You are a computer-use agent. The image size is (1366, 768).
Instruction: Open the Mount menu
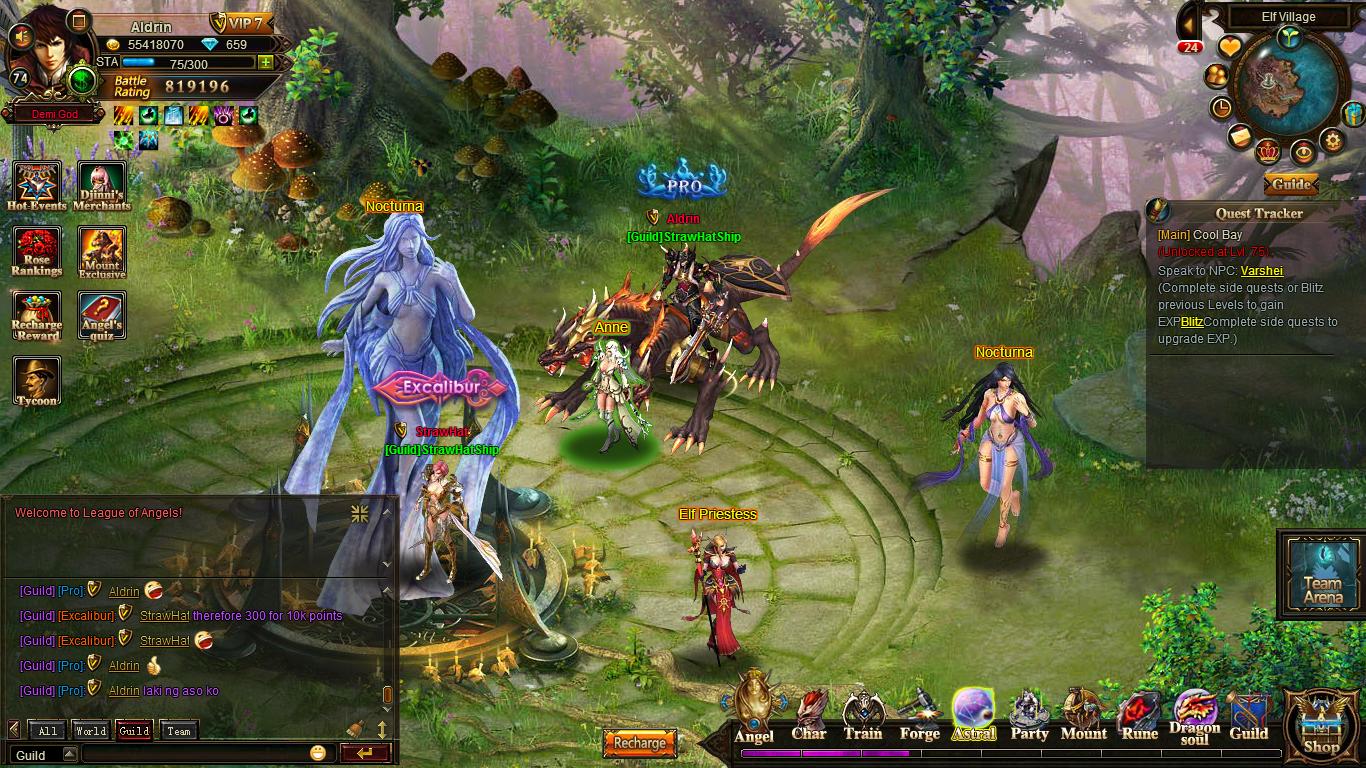click(x=1083, y=716)
